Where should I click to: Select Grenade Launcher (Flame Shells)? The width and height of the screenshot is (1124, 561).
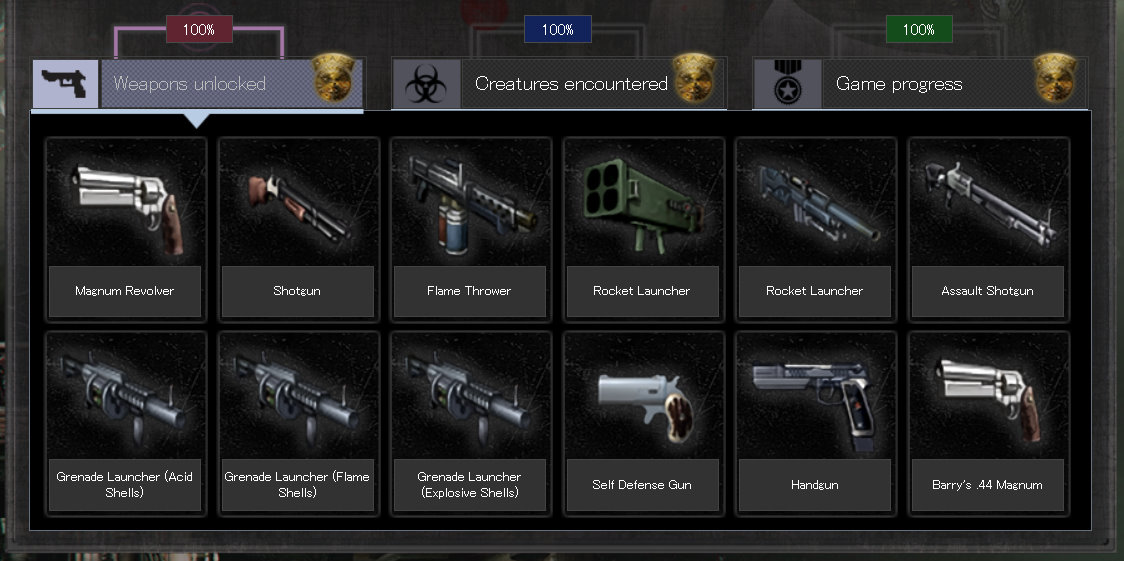(298, 422)
